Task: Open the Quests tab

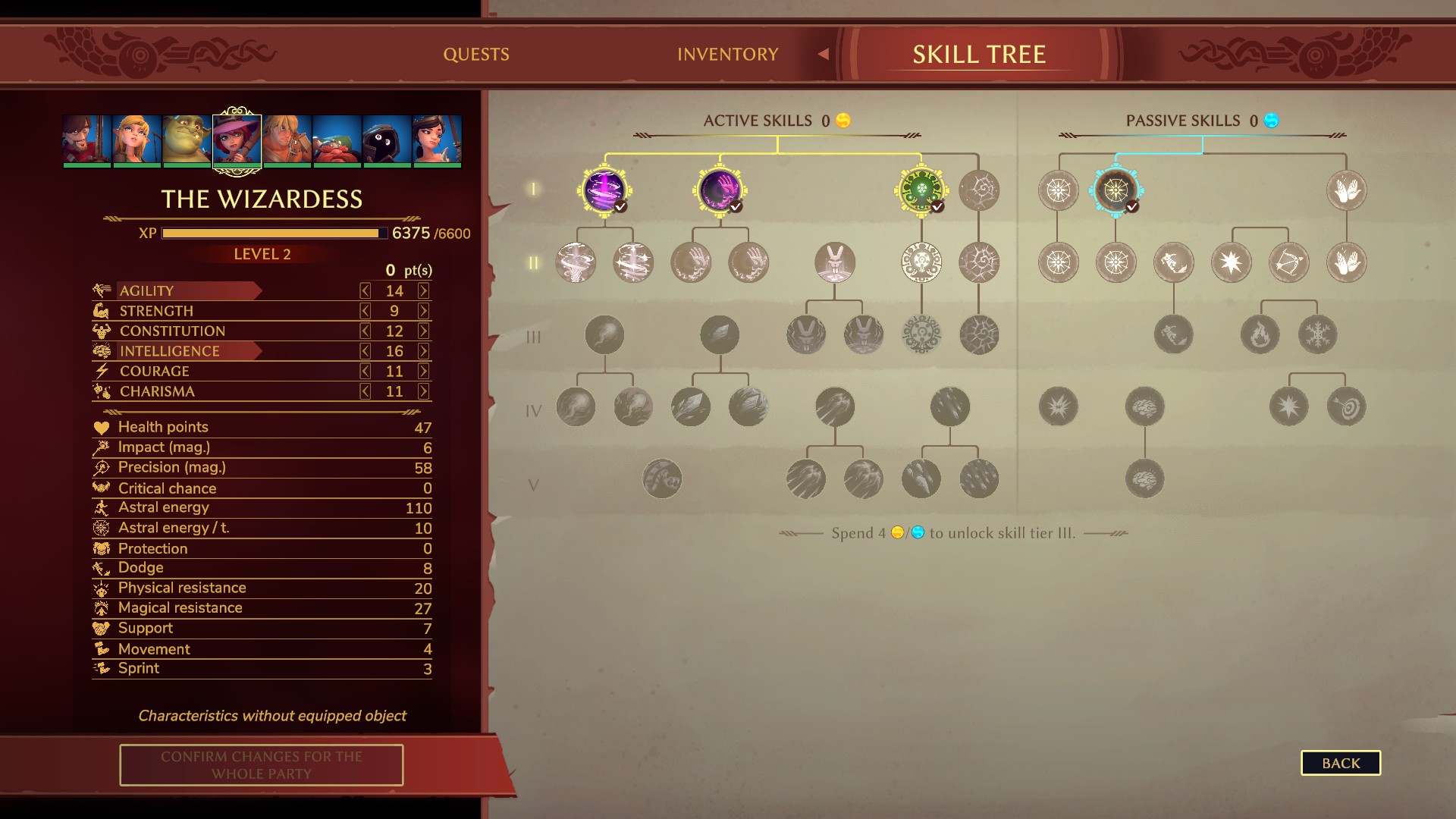Action: (476, 55)
